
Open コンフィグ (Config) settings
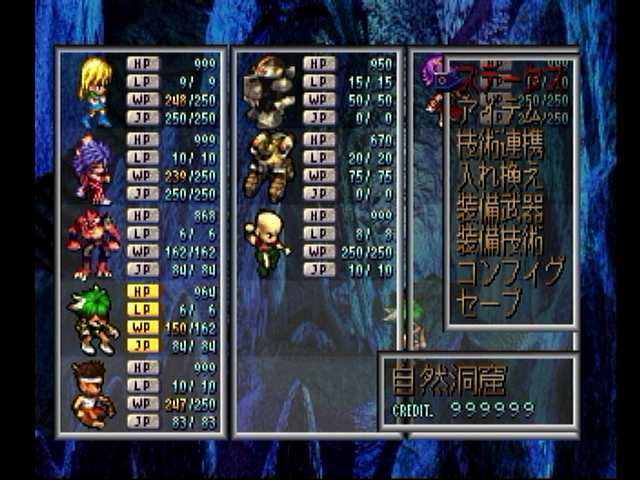click(510, 271)
